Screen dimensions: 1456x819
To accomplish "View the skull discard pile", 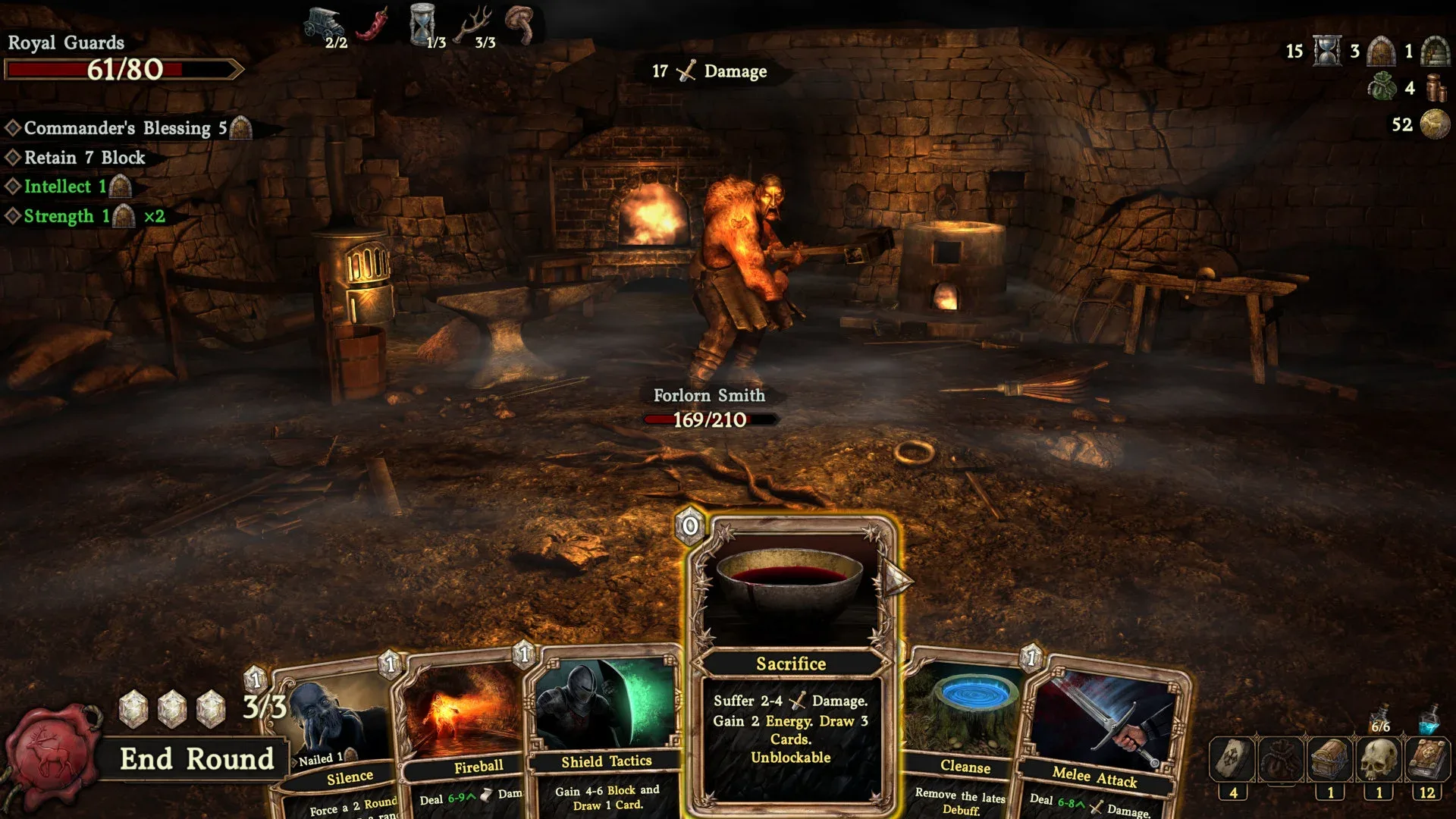I will pos(1379,759).
